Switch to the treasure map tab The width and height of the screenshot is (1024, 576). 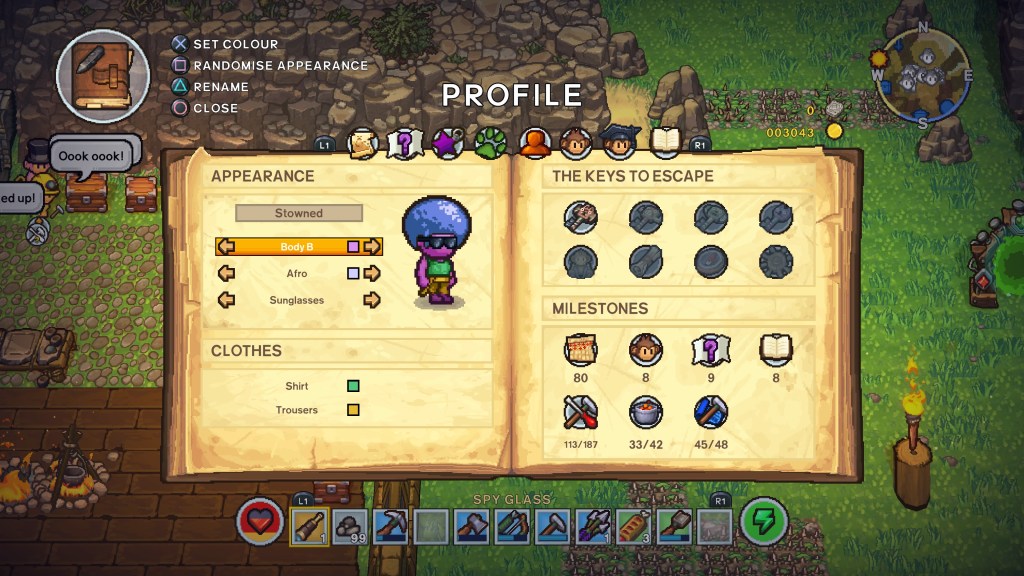[x=362, y=145]
